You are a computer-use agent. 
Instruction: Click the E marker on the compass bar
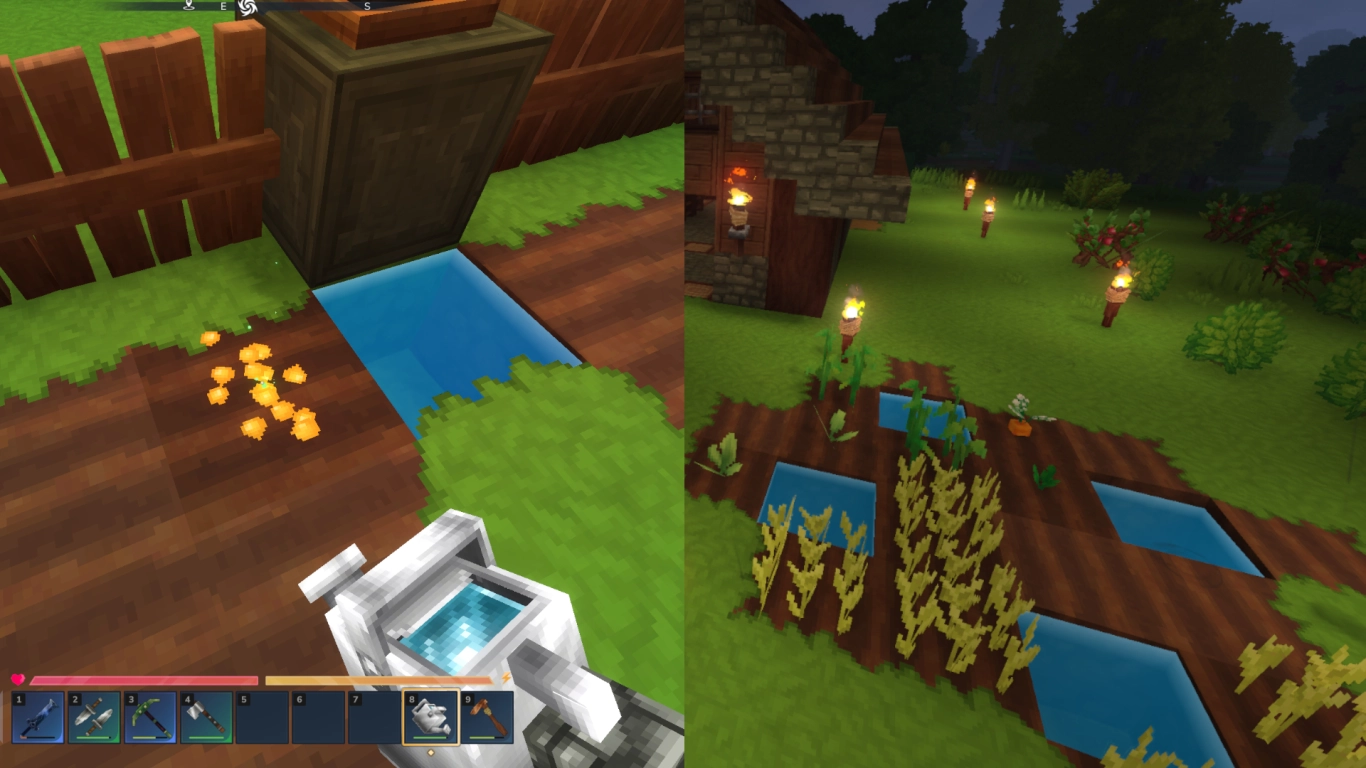pos(225,8)
